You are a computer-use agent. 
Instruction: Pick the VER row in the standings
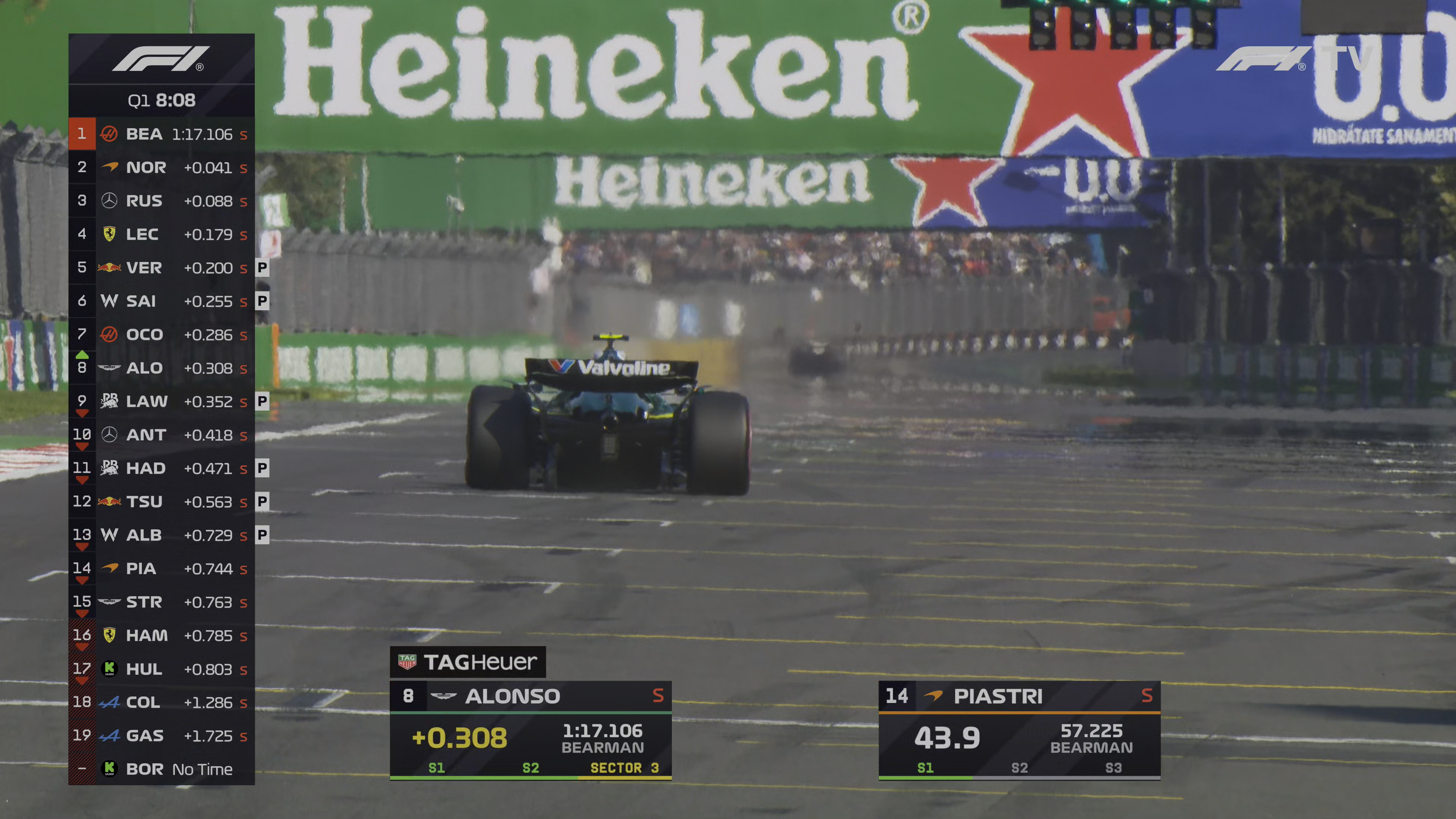tap(162, 267)
